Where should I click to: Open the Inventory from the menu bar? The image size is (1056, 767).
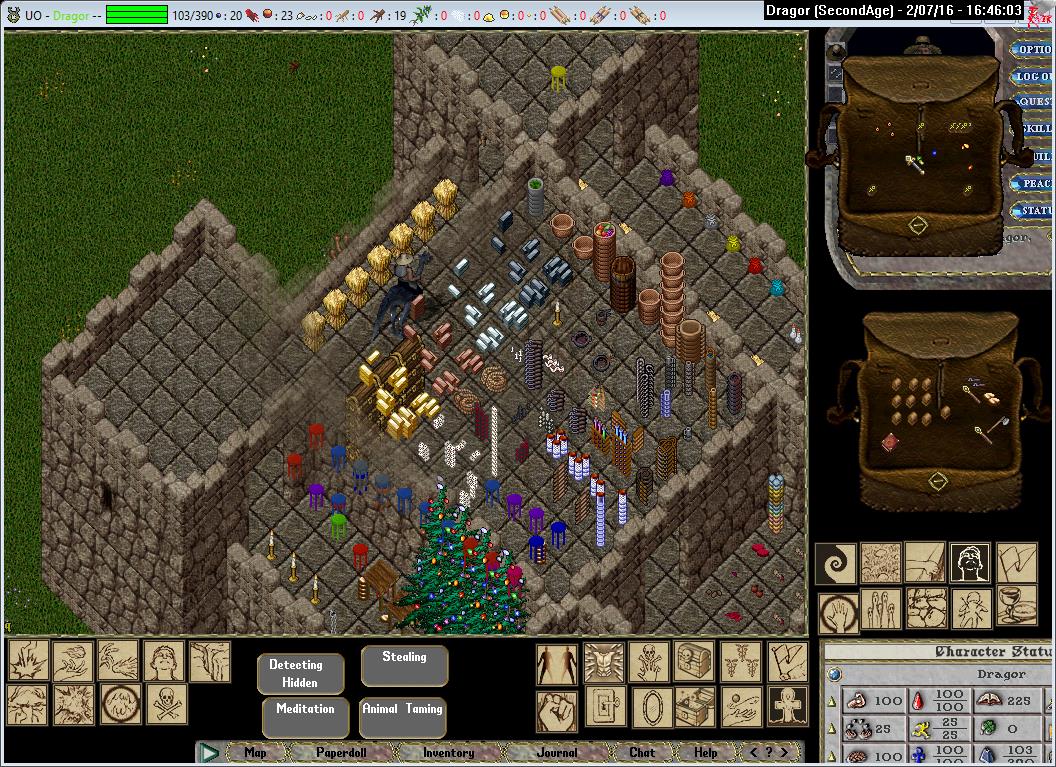coord(448,752)
